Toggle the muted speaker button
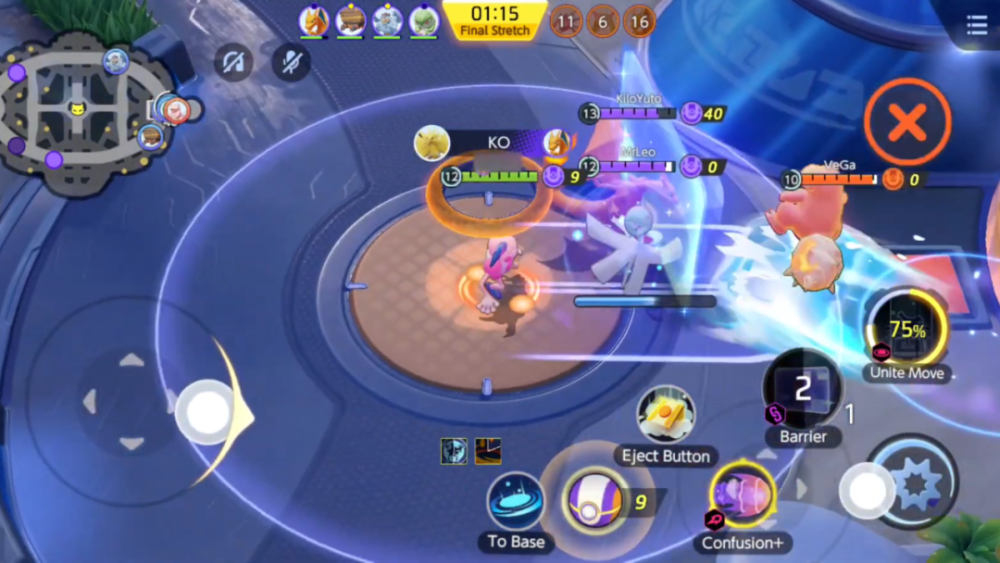Screen dimensions: 1000x563 coord(234,62)
